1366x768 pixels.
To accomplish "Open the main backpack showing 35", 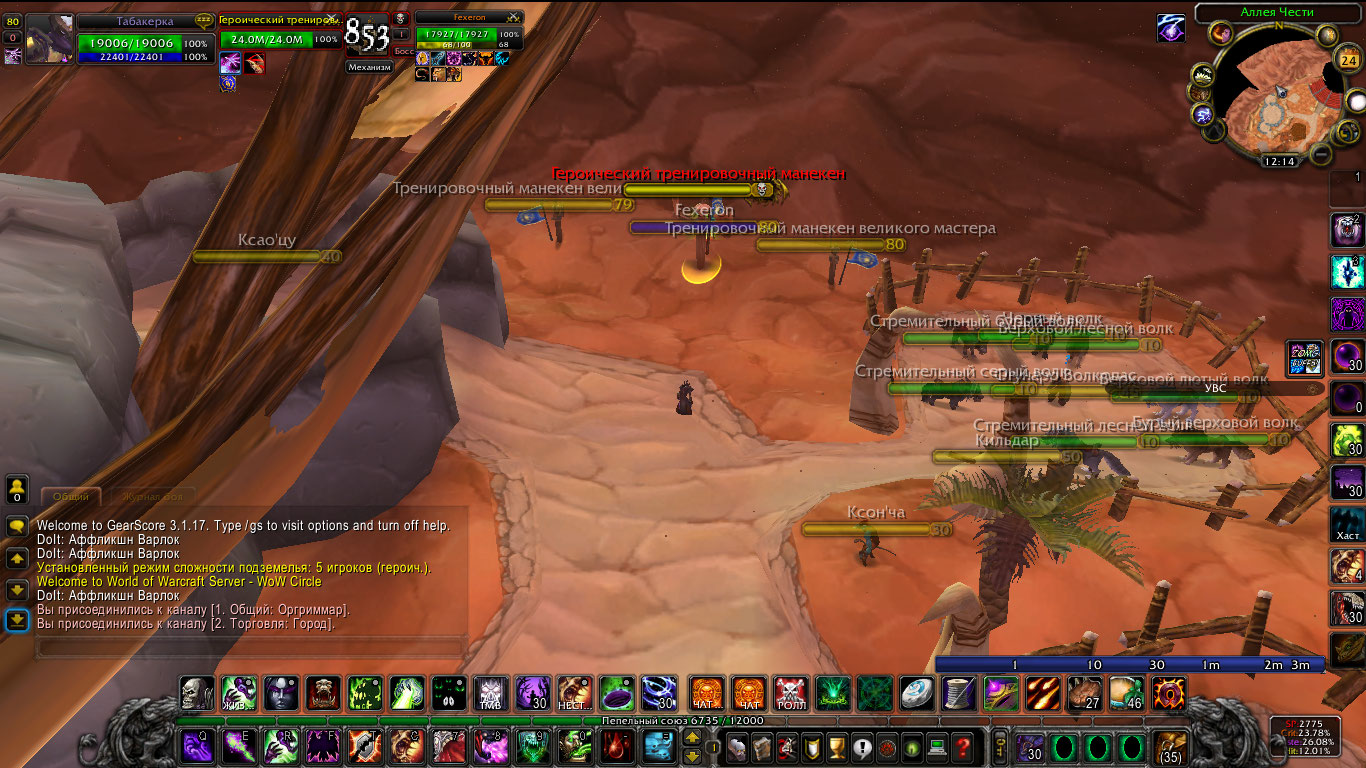I will click(1169, 747).
